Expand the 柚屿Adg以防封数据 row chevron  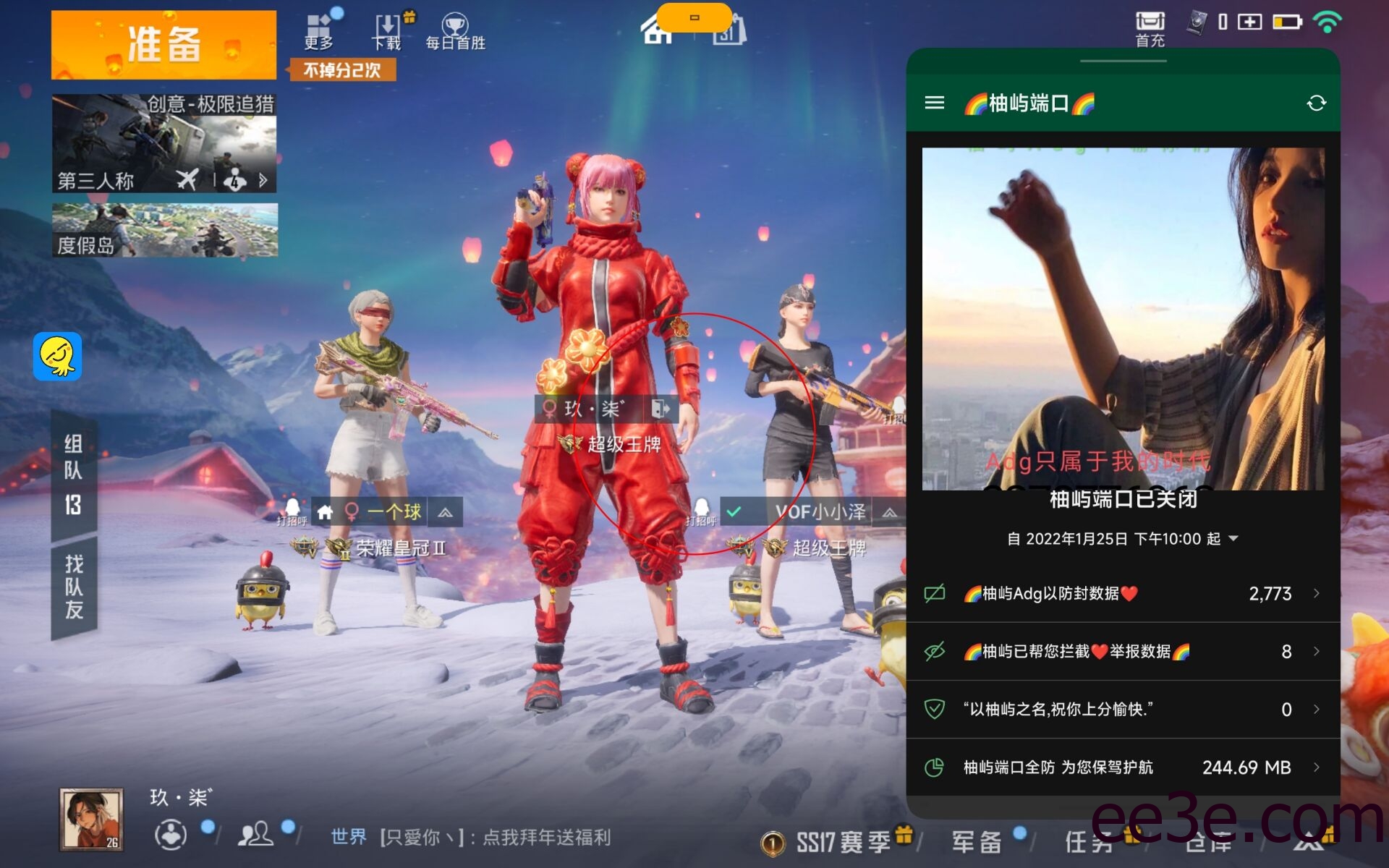[x=1317, y=593]
